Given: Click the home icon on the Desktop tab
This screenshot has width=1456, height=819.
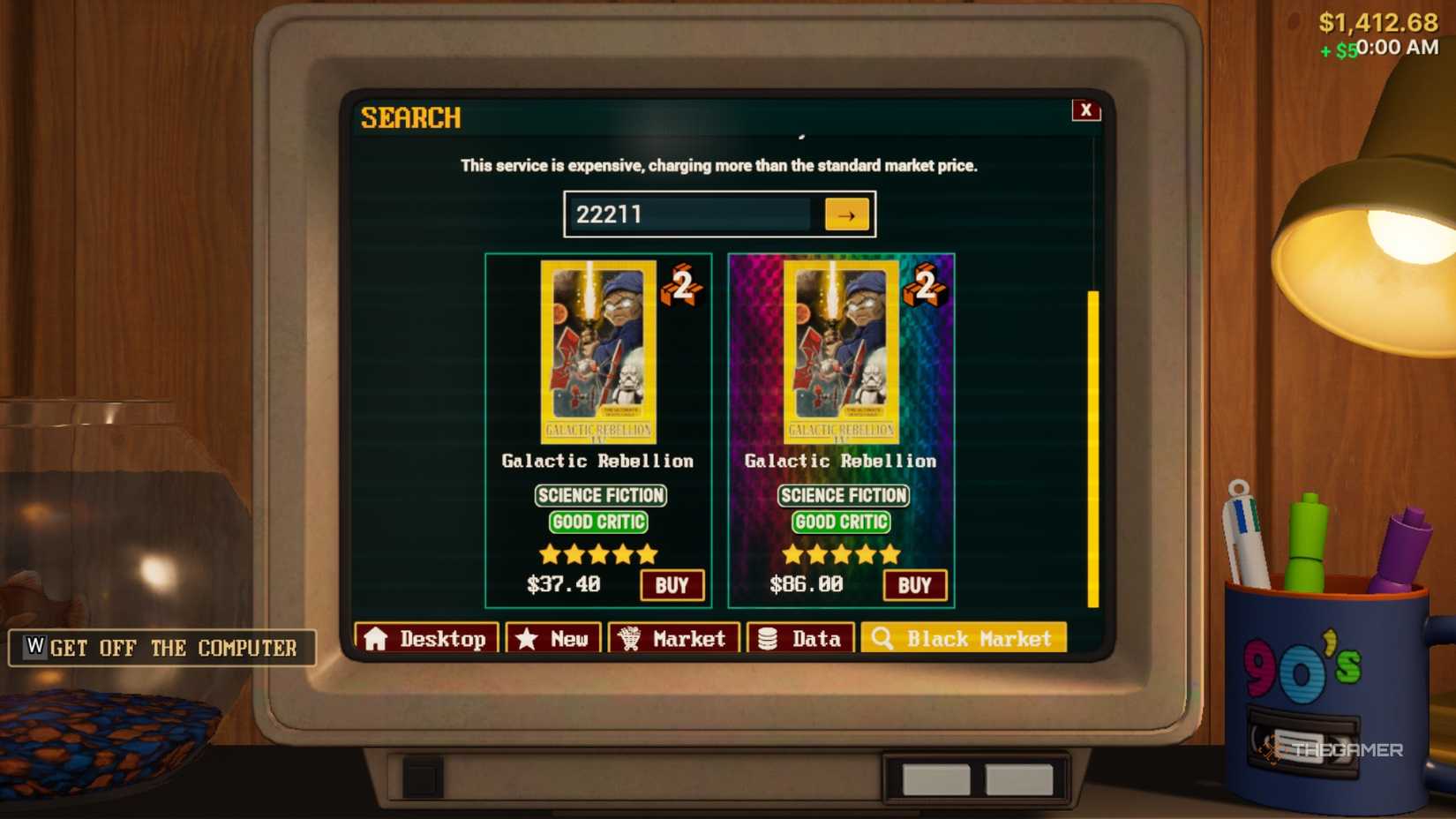Looking at the screenshot, I should [378, 638].
